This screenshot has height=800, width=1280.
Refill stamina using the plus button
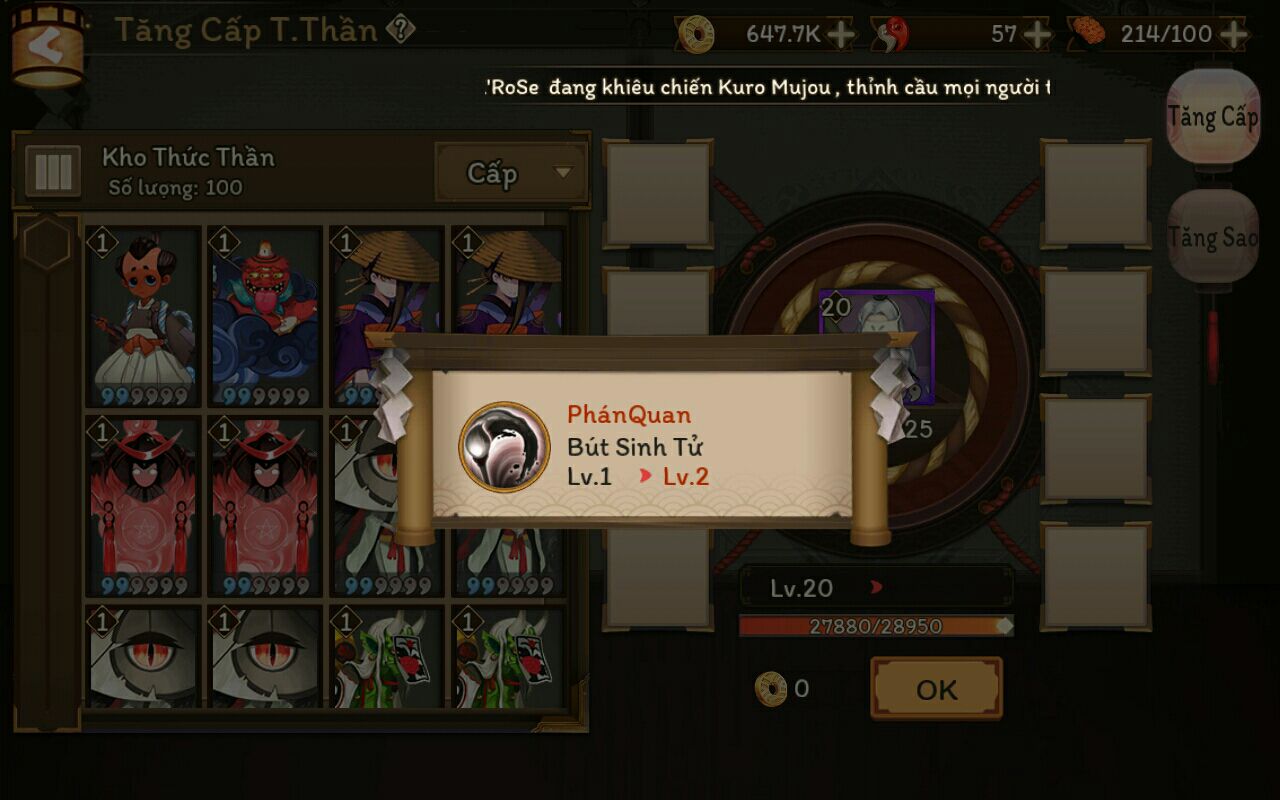point(1234,34)
